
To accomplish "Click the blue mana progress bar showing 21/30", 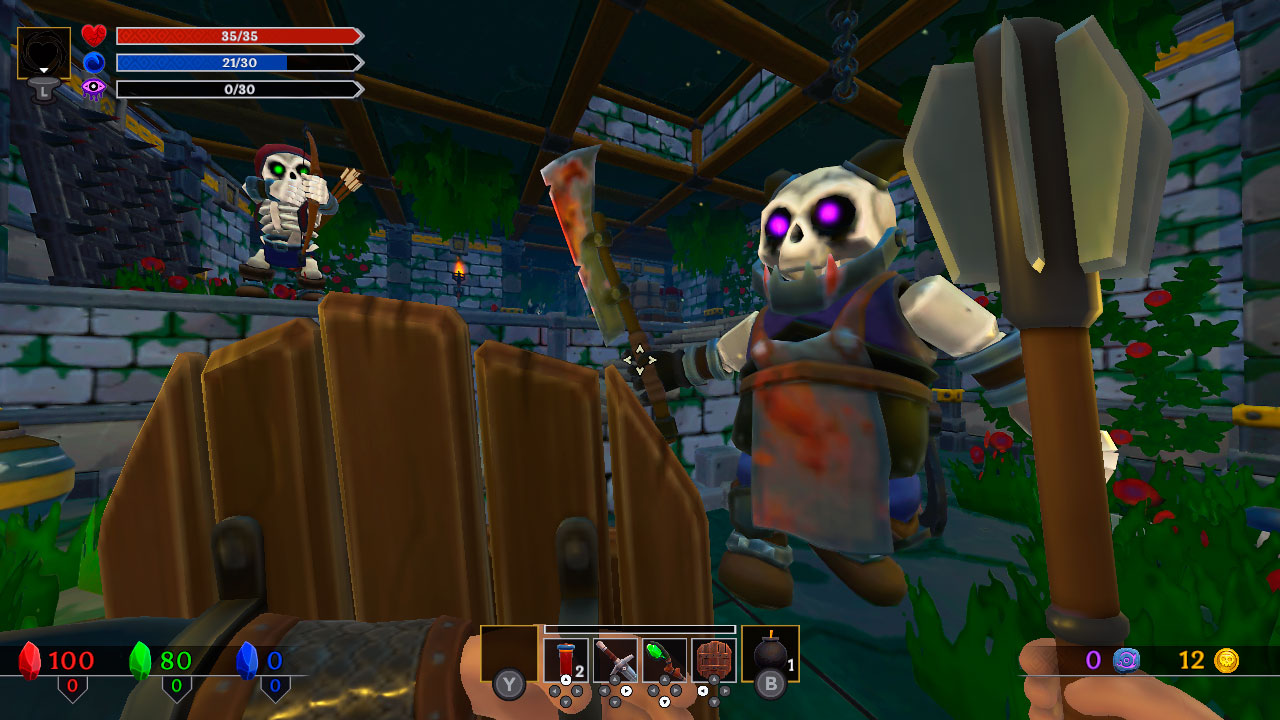I will tap(238, 62).
